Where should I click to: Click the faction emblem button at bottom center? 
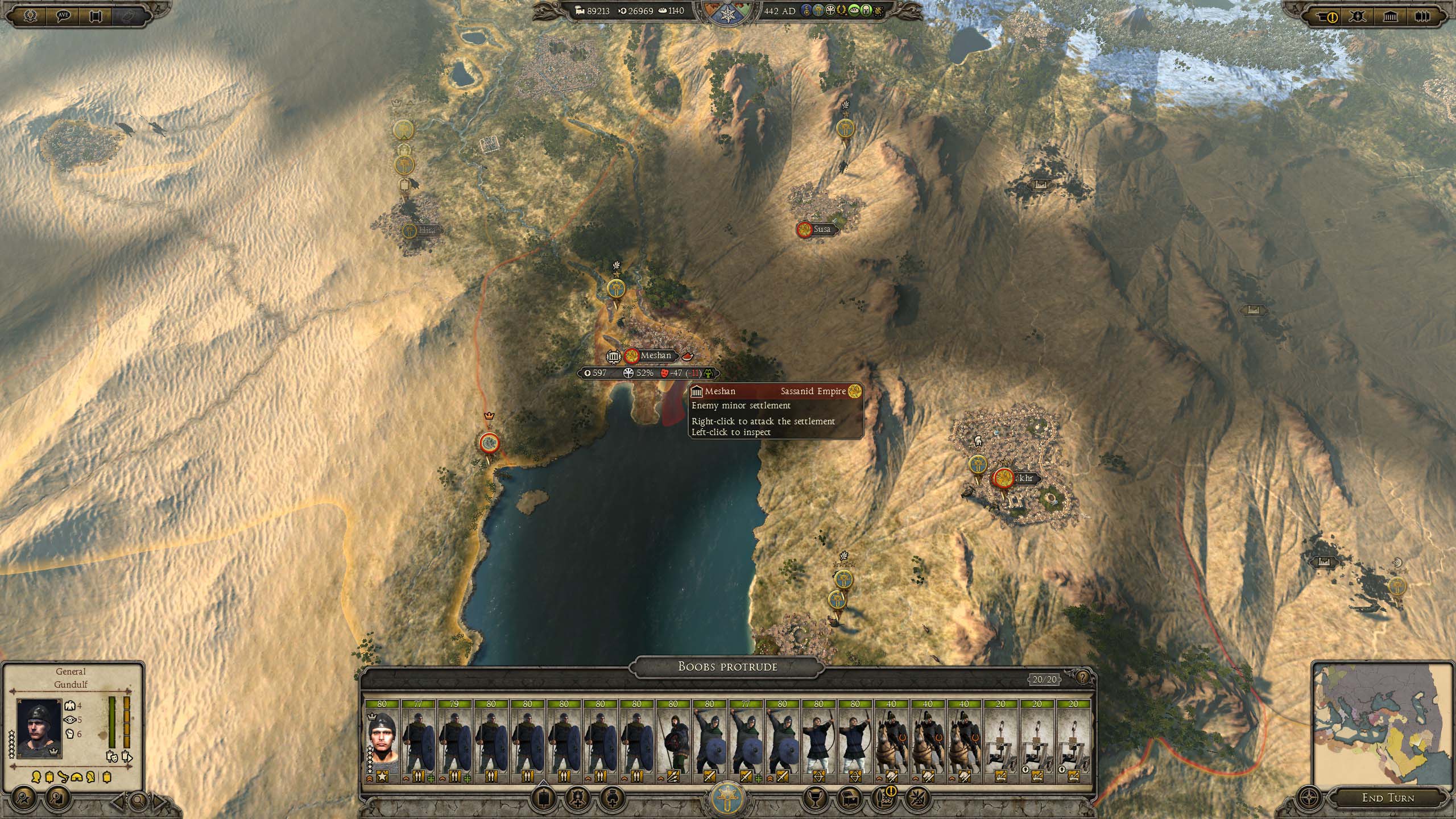click(x=727, y=797)
